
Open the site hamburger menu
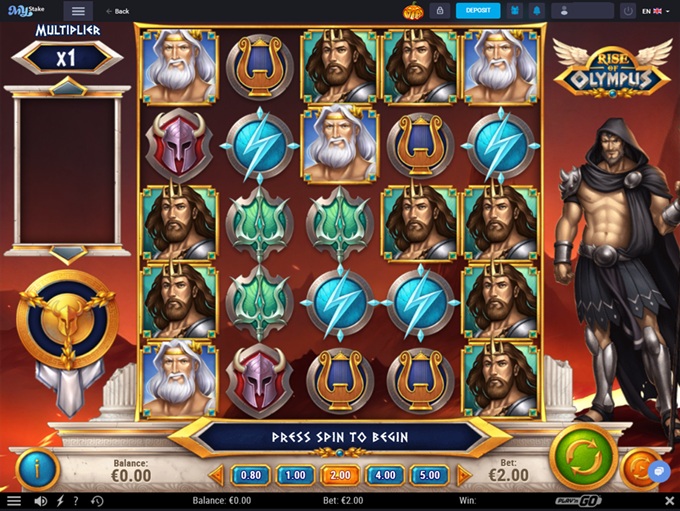79,11
